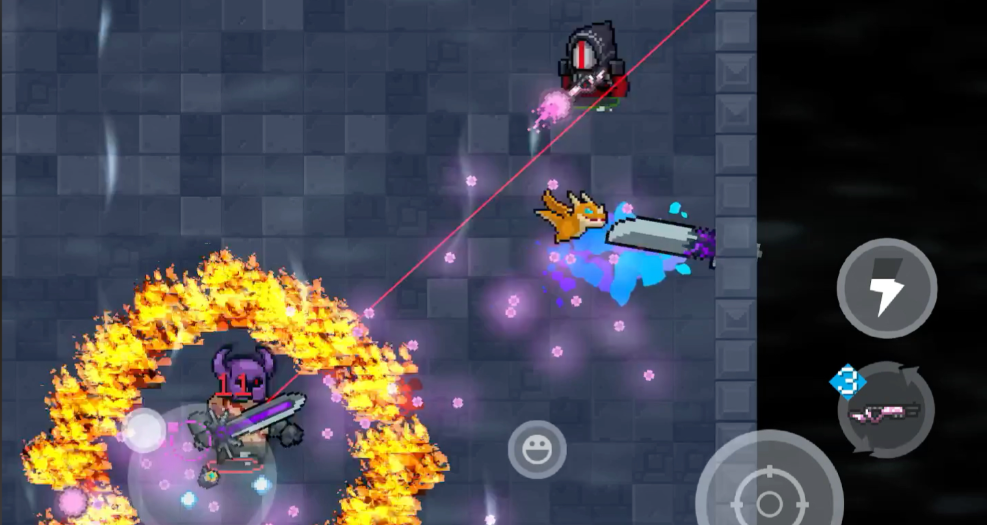Open the smiley face emote button
987x525 pixels.
click(537, 449)
